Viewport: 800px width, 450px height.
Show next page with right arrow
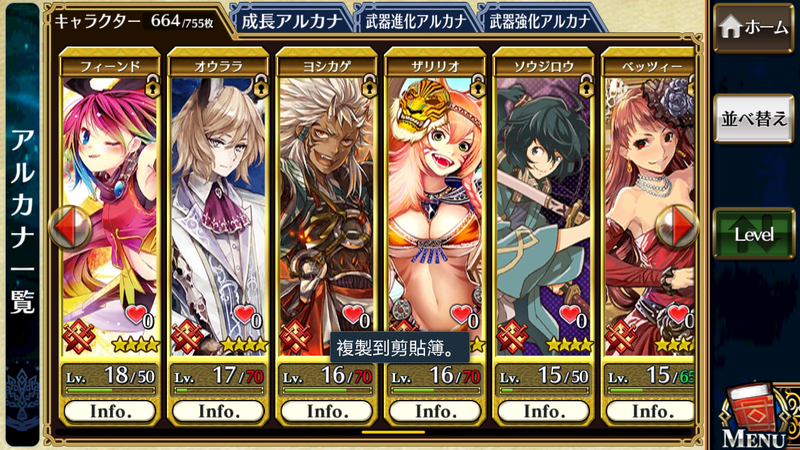[x=681, y=226]
